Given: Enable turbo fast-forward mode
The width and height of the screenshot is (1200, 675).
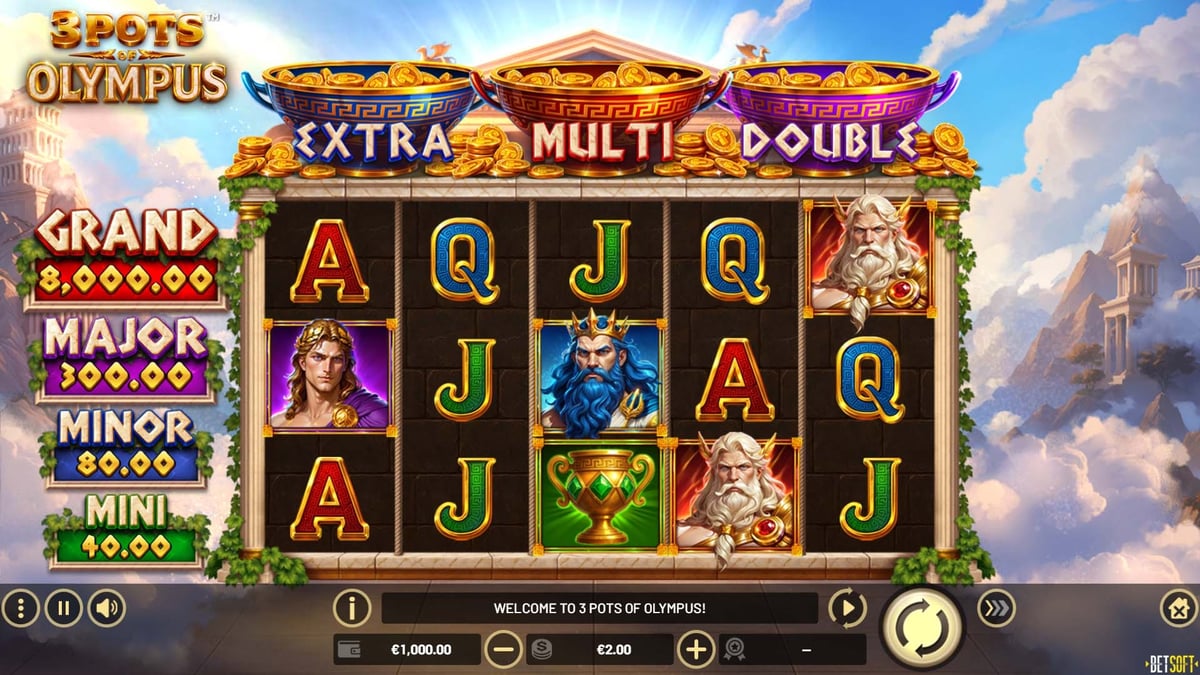Looking at the screenshot, I should click(995, 607).
